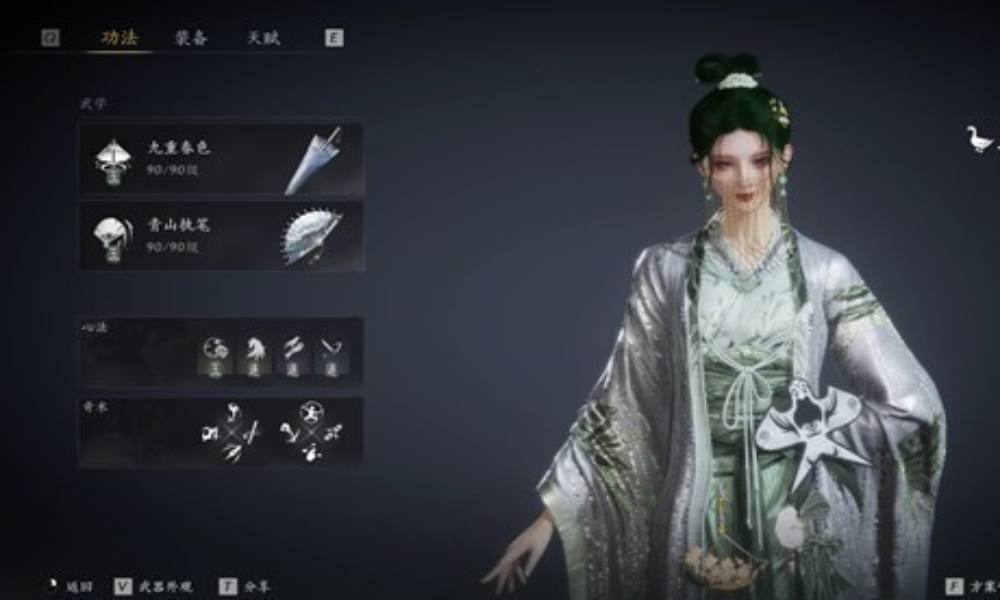Click the white goose icon
Image resolution: width=1000 pixels, height=600 pixels.
979,139
